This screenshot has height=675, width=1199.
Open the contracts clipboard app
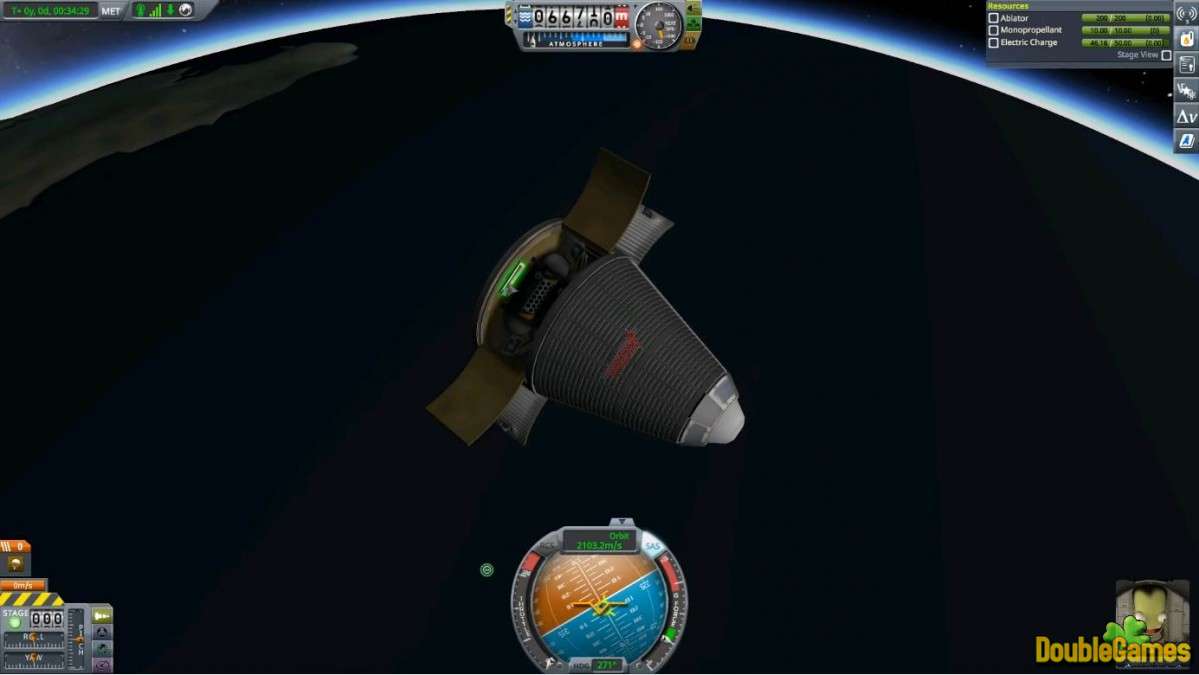pos(1186,65)
